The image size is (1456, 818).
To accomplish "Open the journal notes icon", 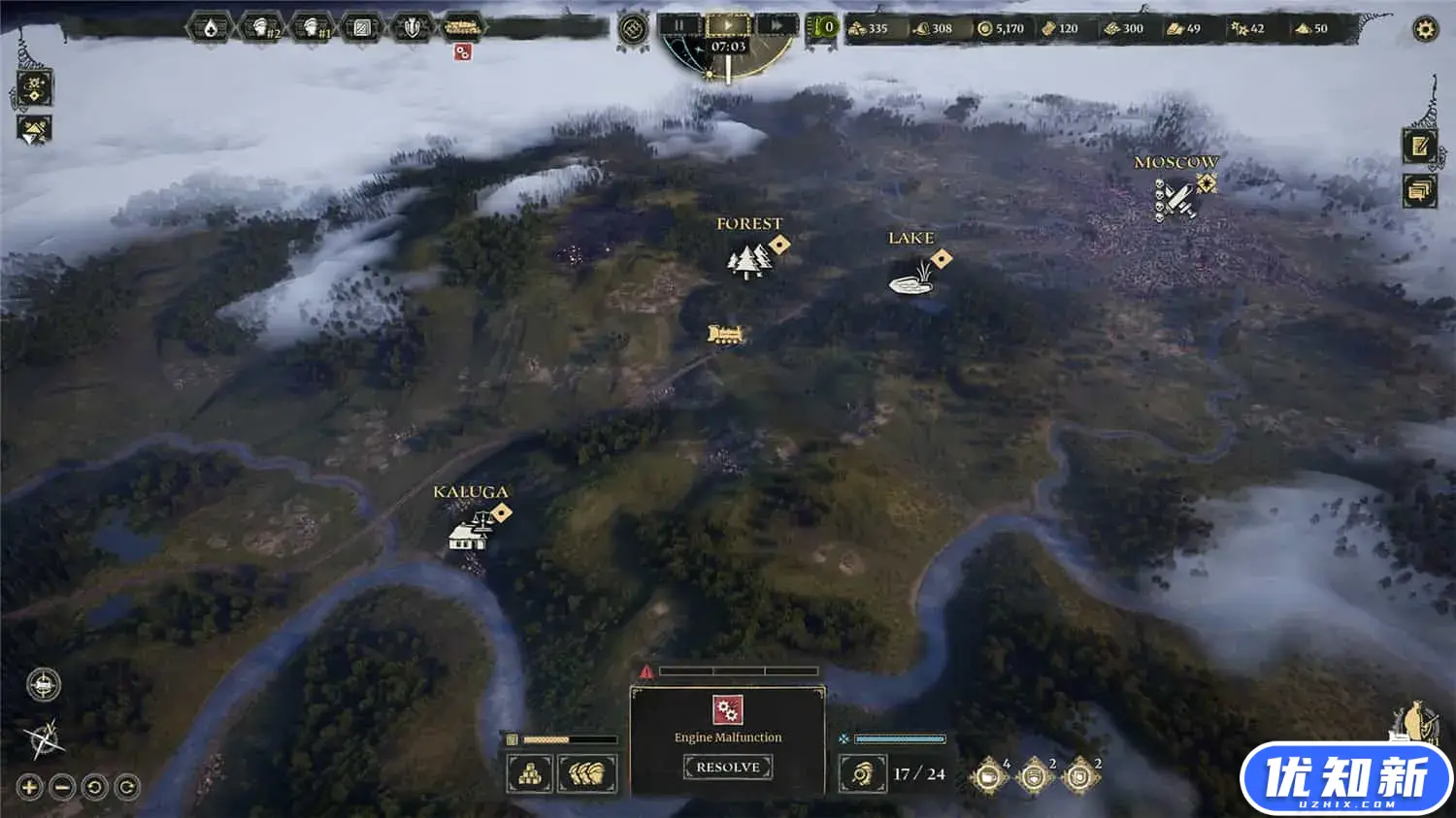I will point(1419,147).
